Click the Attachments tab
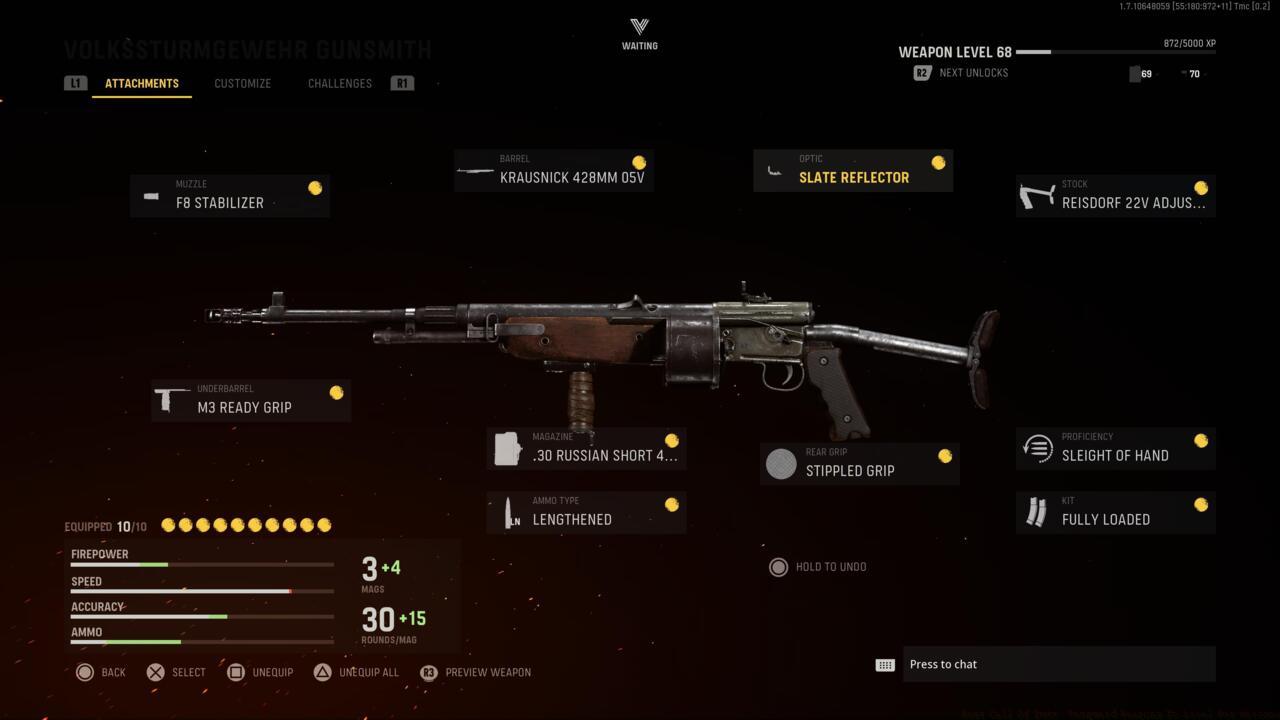 click(x=141, y=83)
